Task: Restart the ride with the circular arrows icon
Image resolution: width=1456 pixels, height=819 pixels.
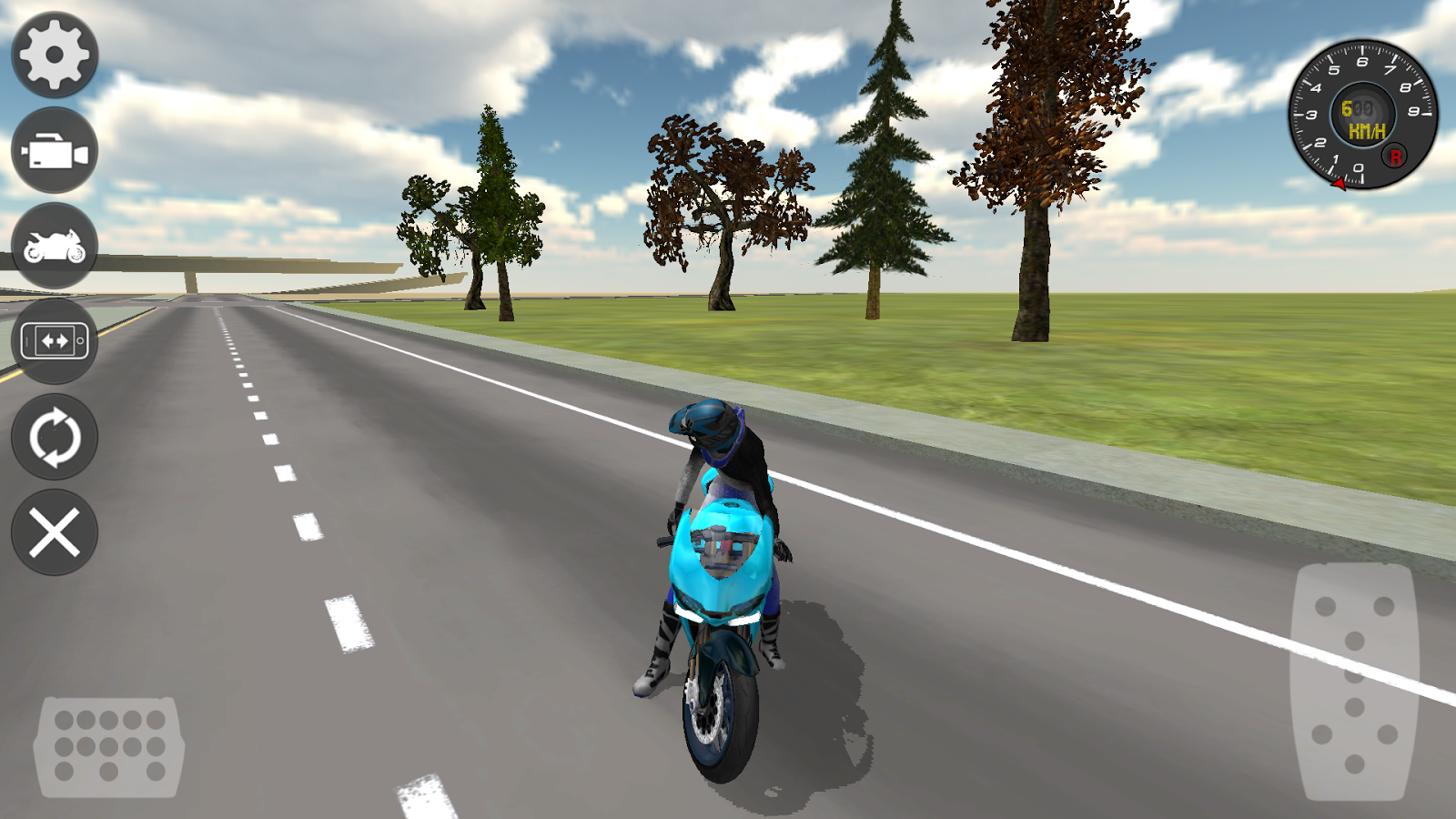Action: [53, 437]
